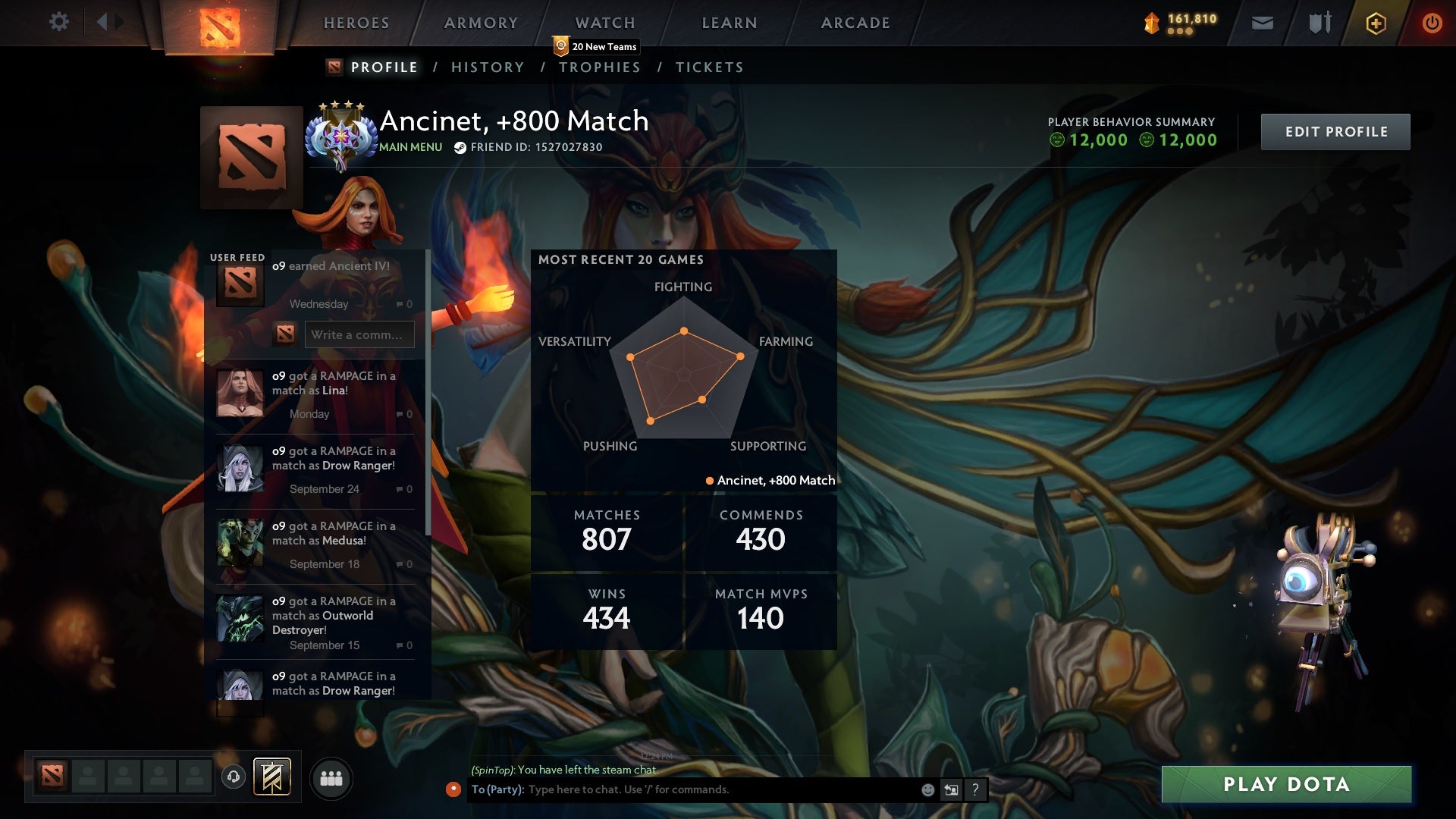Image resolution: width=1456 pixels, height=819 pixels.
Task: Open the HISTORY tab
Action: pyautogui.click(x=488, y=67)
